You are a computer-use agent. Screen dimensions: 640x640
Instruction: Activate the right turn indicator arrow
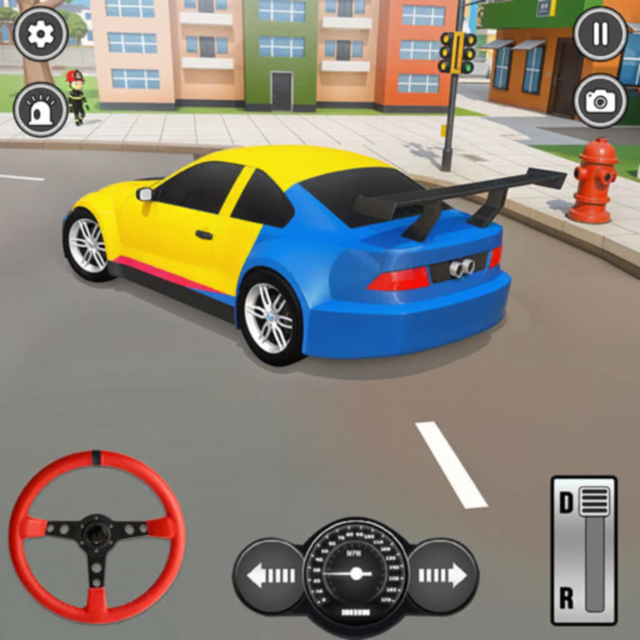(x=443, y=575)
